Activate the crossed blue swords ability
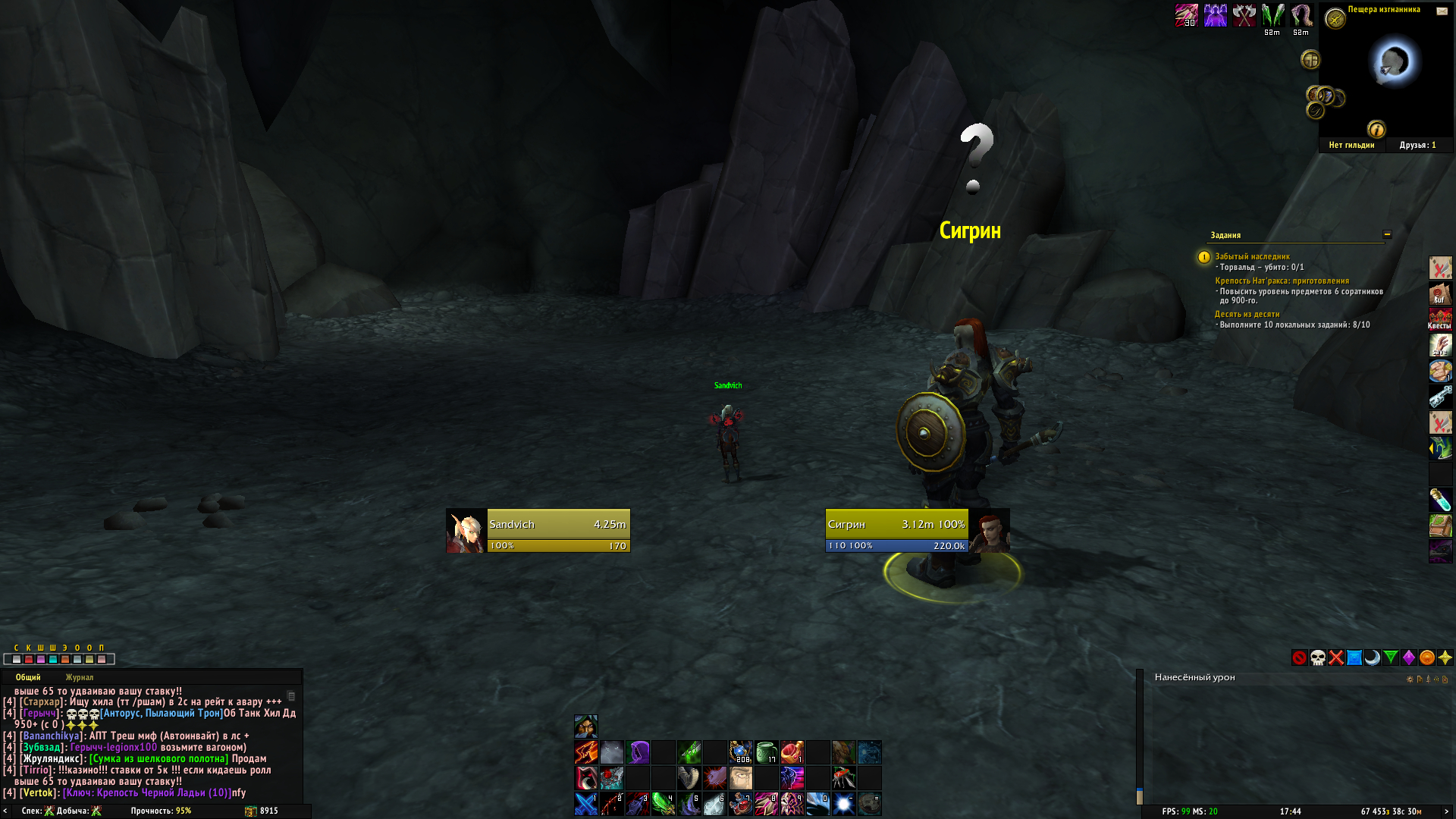Image resolution: width=1456 pixels, height=819 pixels. click(586, 804)
